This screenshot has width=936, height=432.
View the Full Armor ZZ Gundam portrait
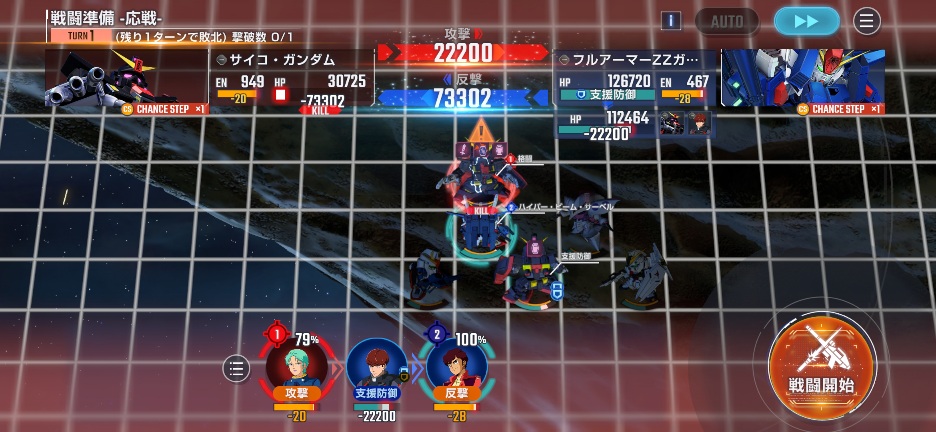802,76
